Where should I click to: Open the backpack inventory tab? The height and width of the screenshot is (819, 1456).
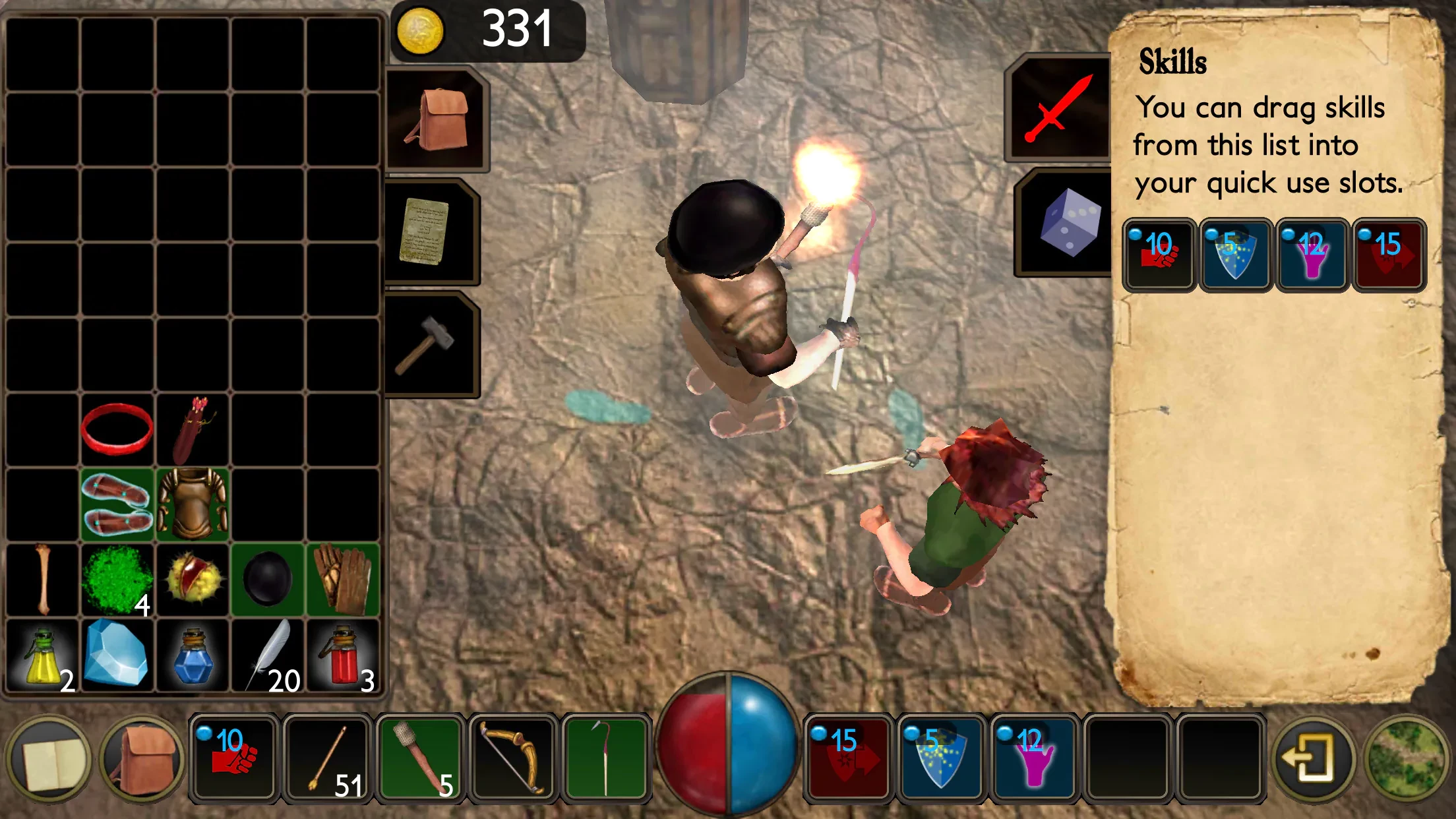click(x=435, y=119)
